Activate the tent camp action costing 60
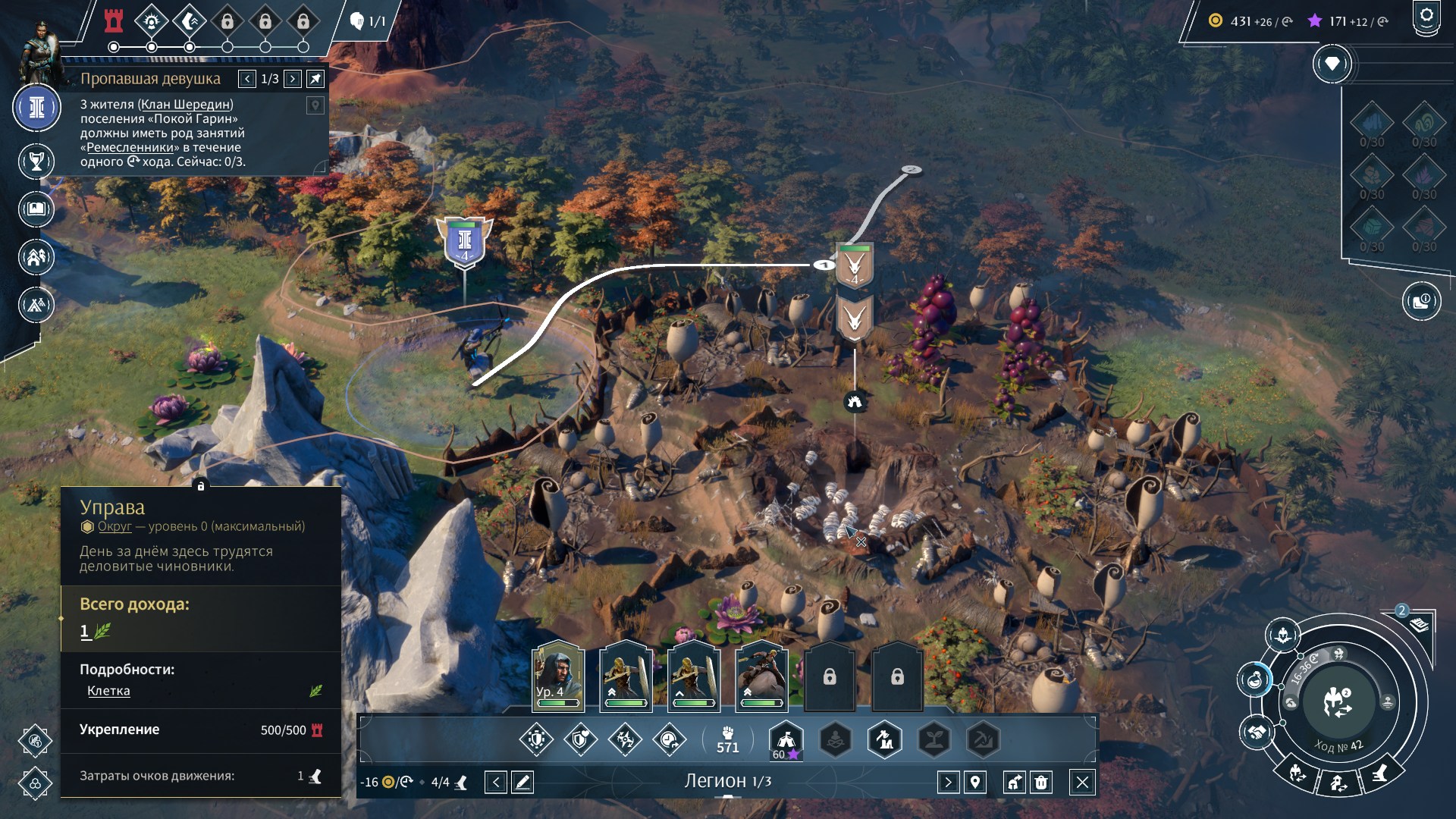The height and width of the screenshot is (819, 1456). 786,739
